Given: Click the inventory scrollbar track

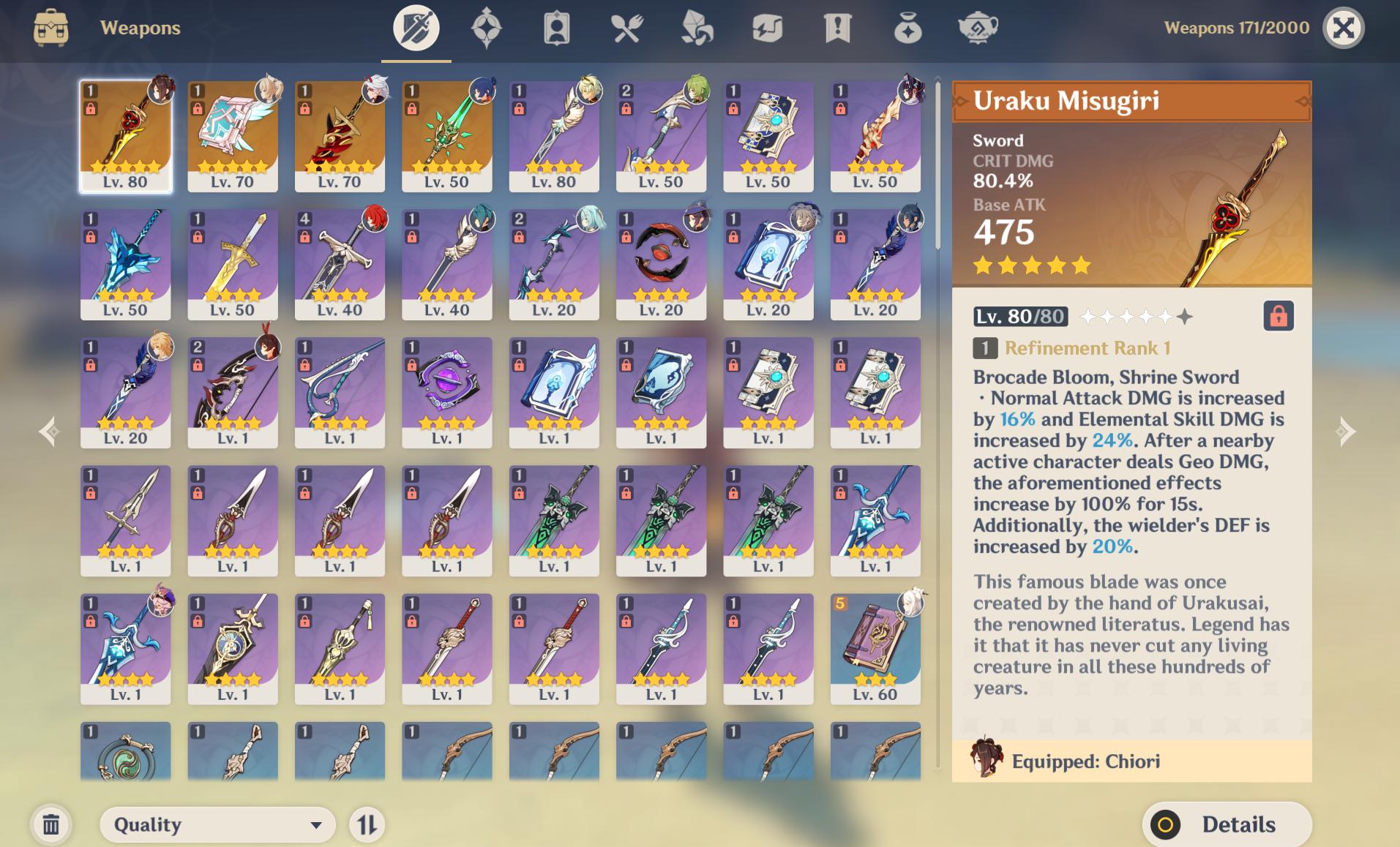Looking at the screenshot, I should (x=937, y=439).
